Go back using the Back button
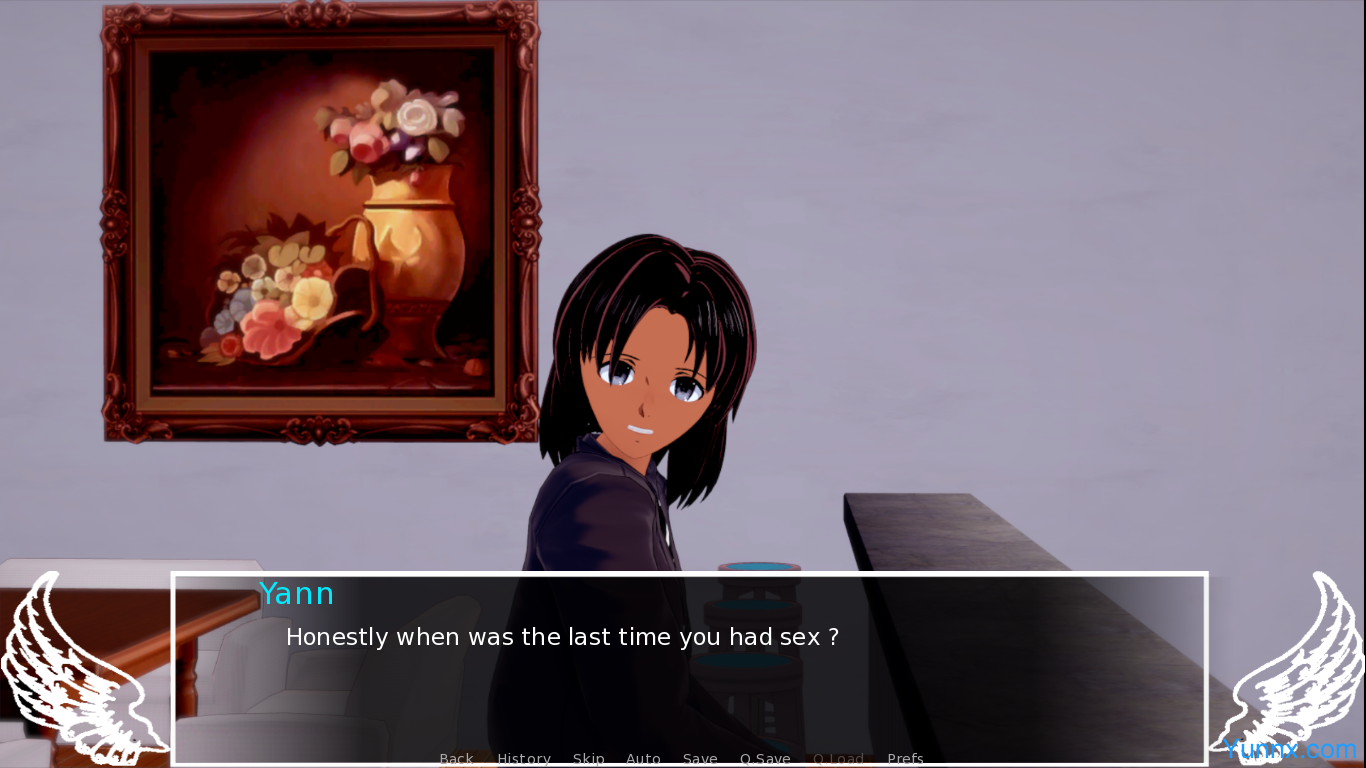This screenshot has width=1366, height=768. click(x=456, y=759)
